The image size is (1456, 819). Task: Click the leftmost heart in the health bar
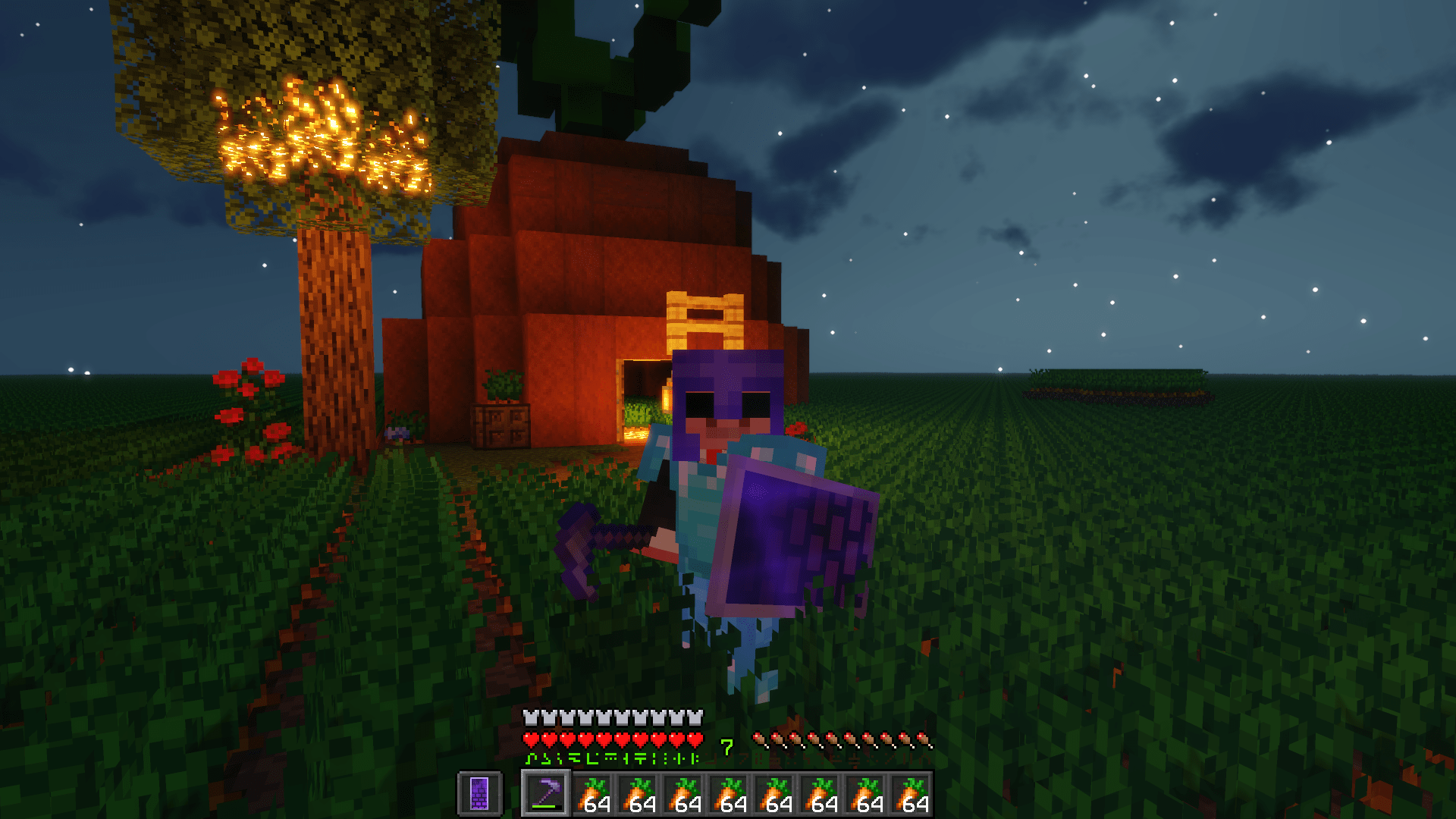[531, 737]
